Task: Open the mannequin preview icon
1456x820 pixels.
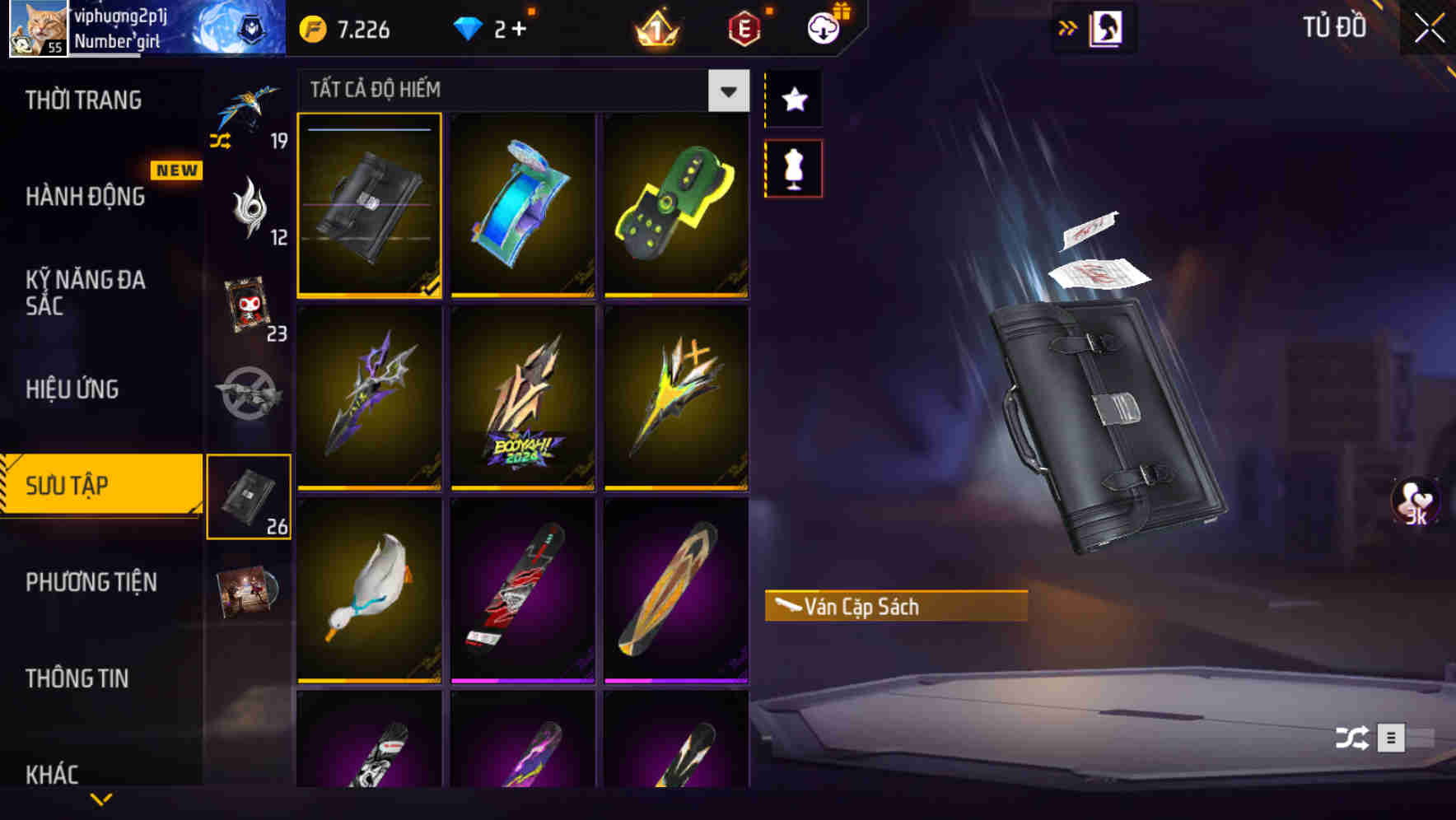Action: click(793, 167)
